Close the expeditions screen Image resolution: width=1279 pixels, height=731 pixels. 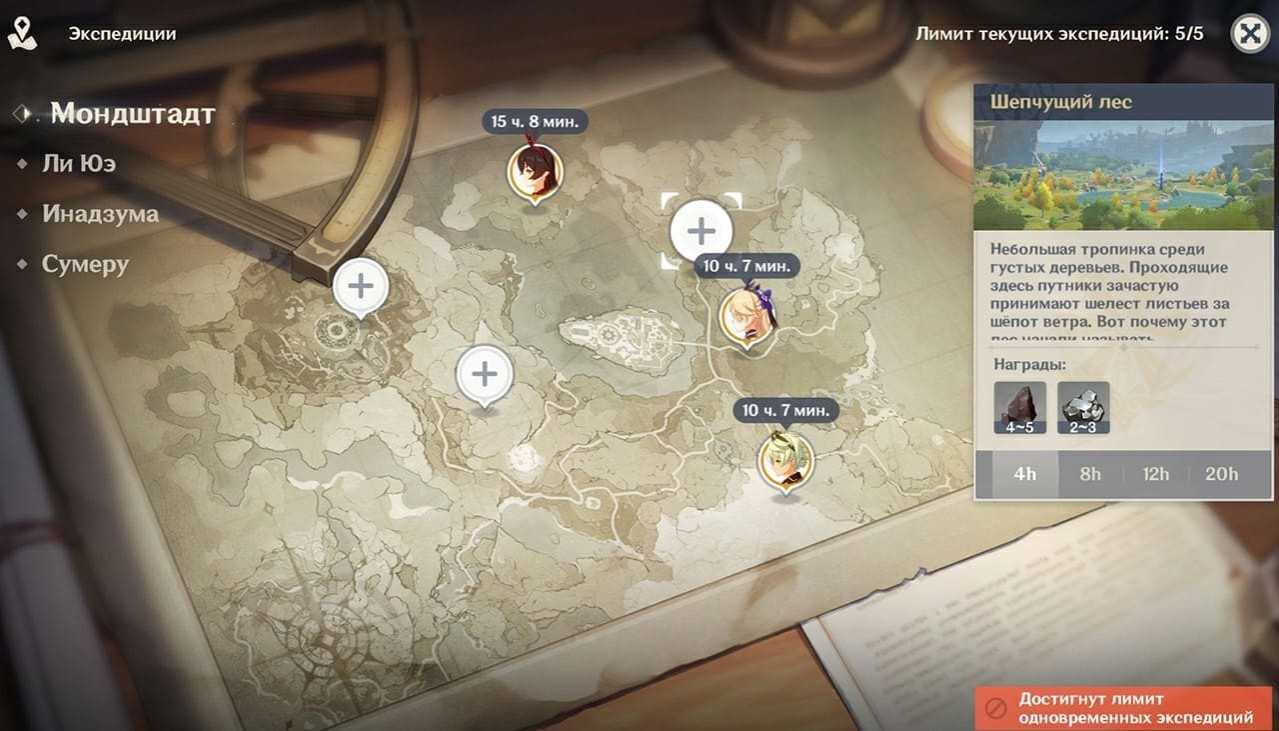point(1249,34)
